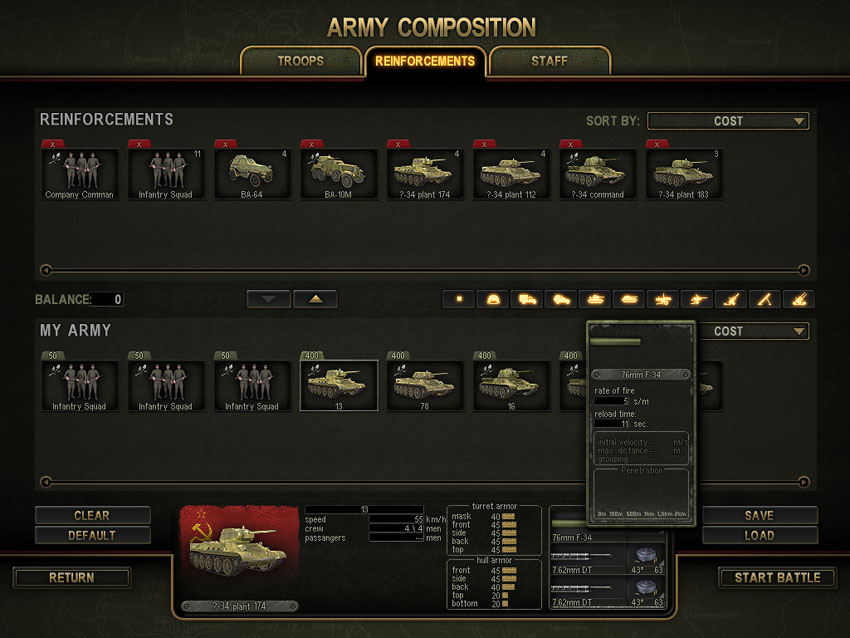Select tank numbered 78 in My Army
Screen dimensions: 850x638
(424, 386)
